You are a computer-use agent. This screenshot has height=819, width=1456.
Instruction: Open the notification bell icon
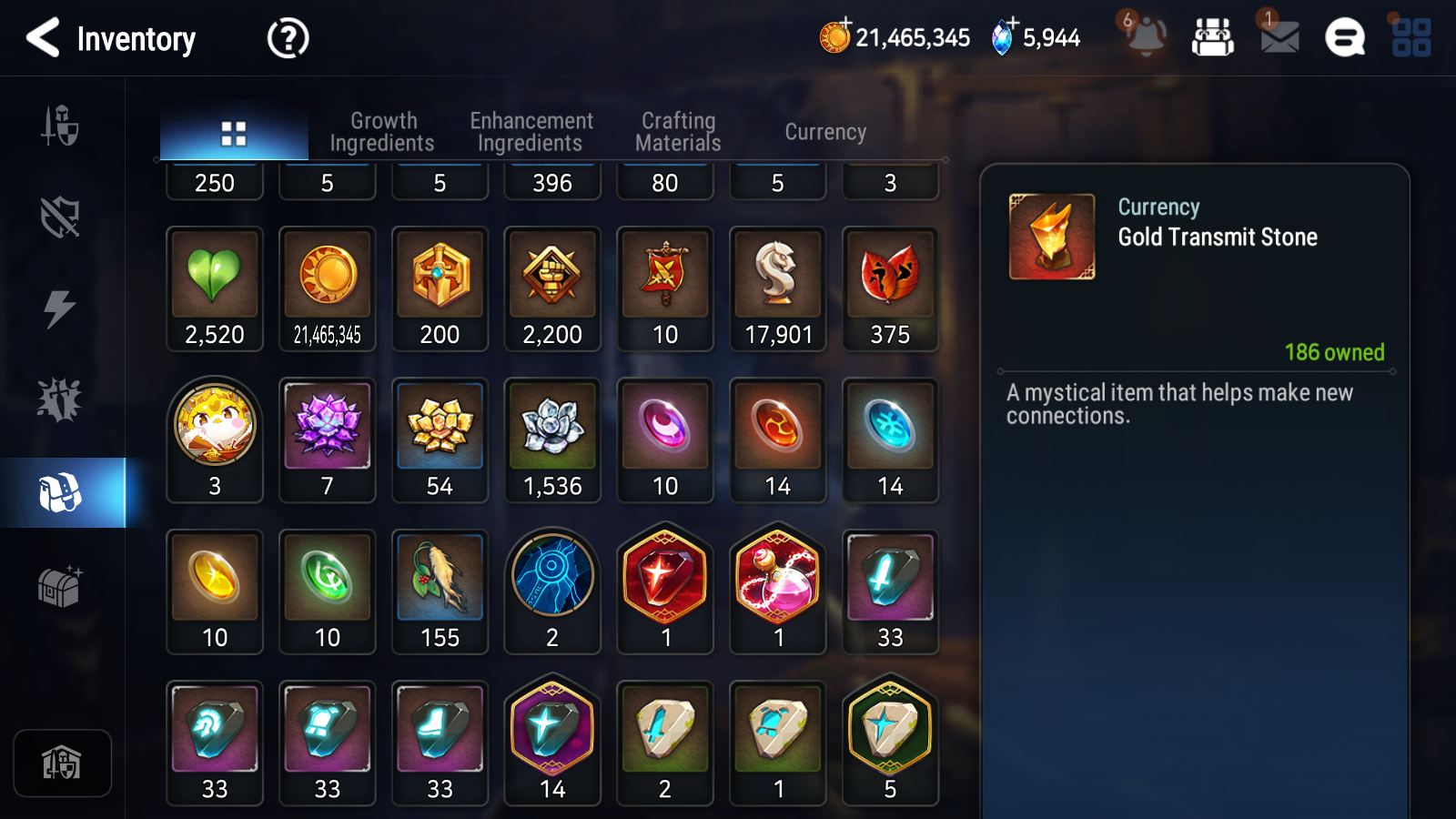tap(1146, 36)
